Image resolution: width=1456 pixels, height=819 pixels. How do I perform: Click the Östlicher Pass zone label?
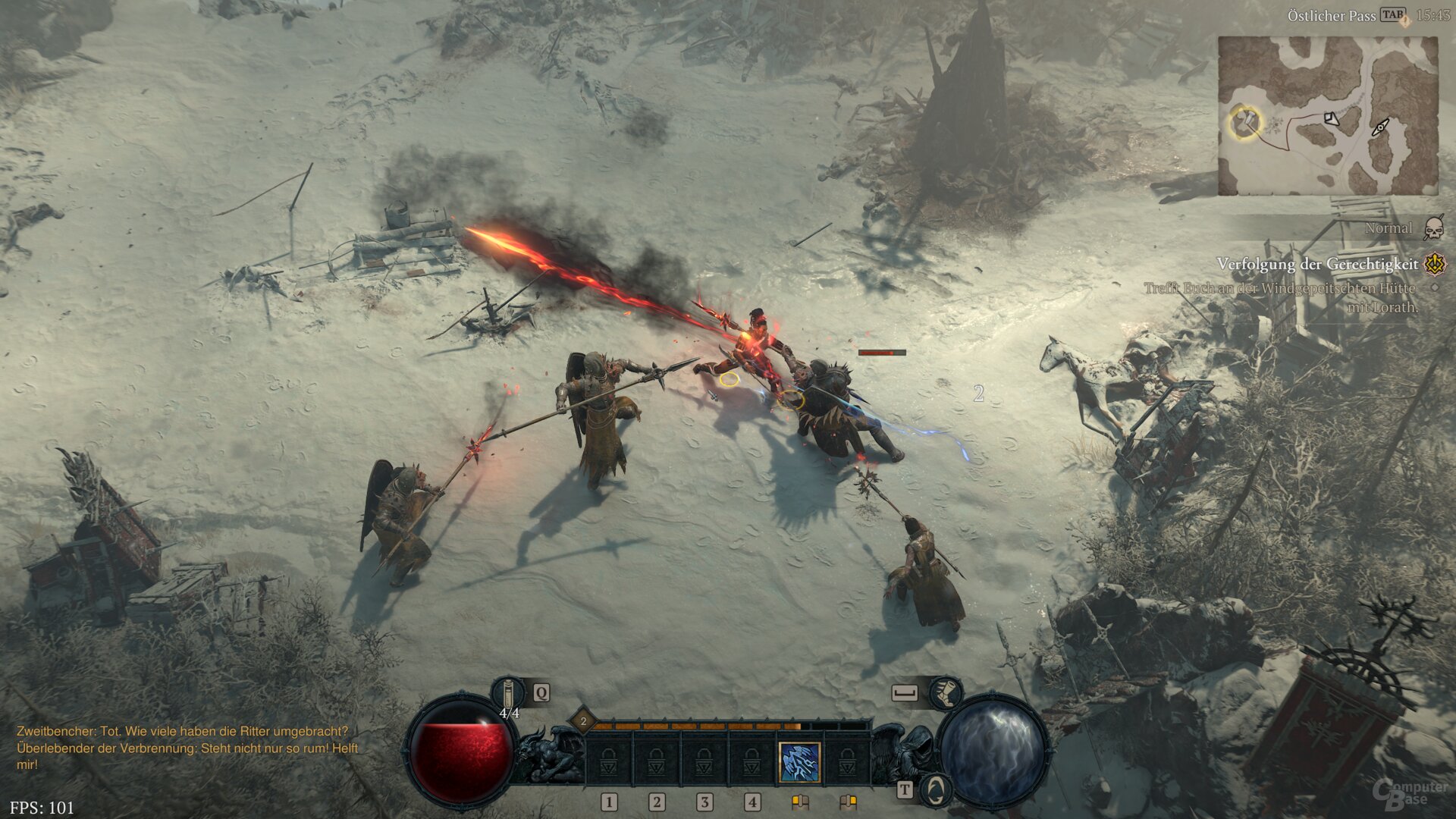pos(1331,14)
